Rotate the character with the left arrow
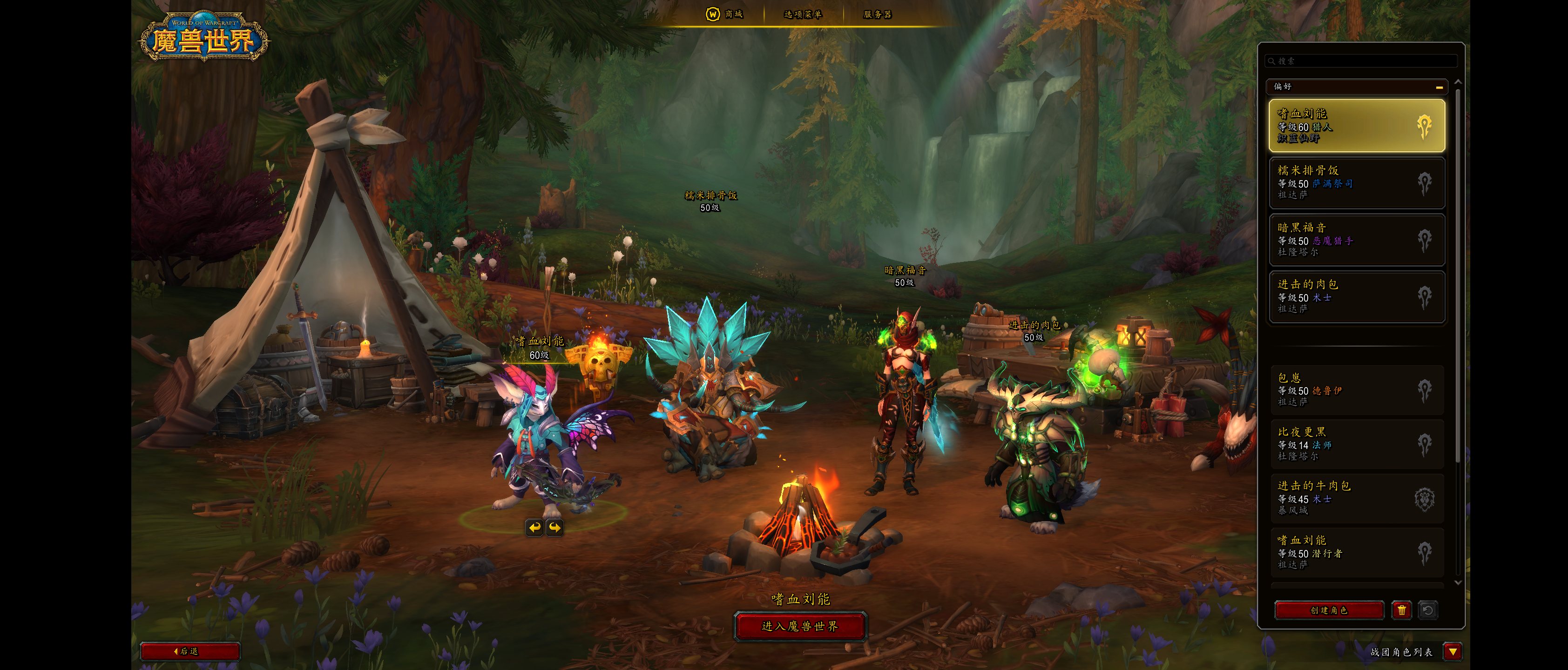Image resolution: width=1568 pixels, height=670 pixels. point(534,527)
